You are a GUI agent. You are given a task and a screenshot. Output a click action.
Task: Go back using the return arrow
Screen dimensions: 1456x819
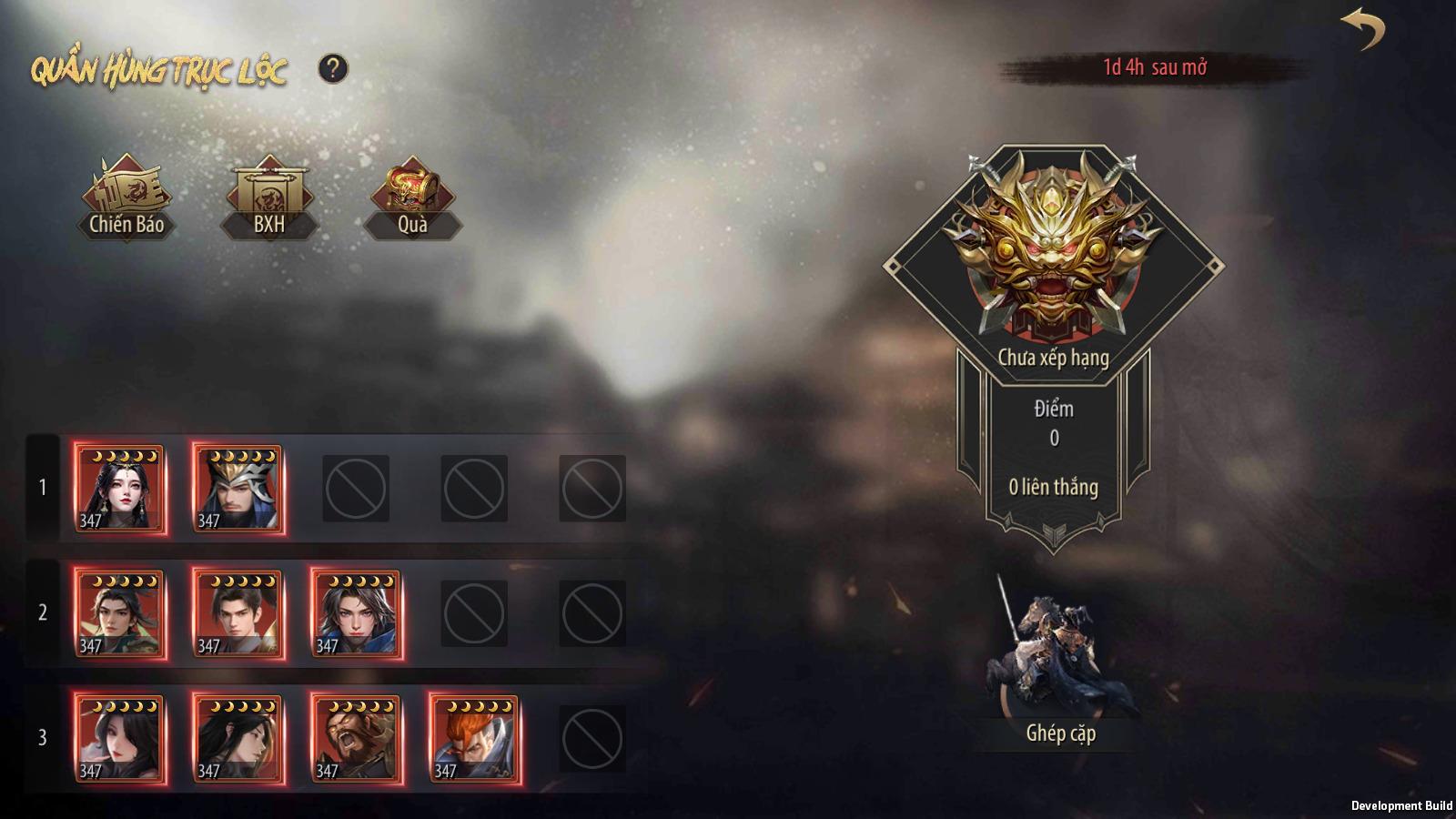[x=1362, y=29]
